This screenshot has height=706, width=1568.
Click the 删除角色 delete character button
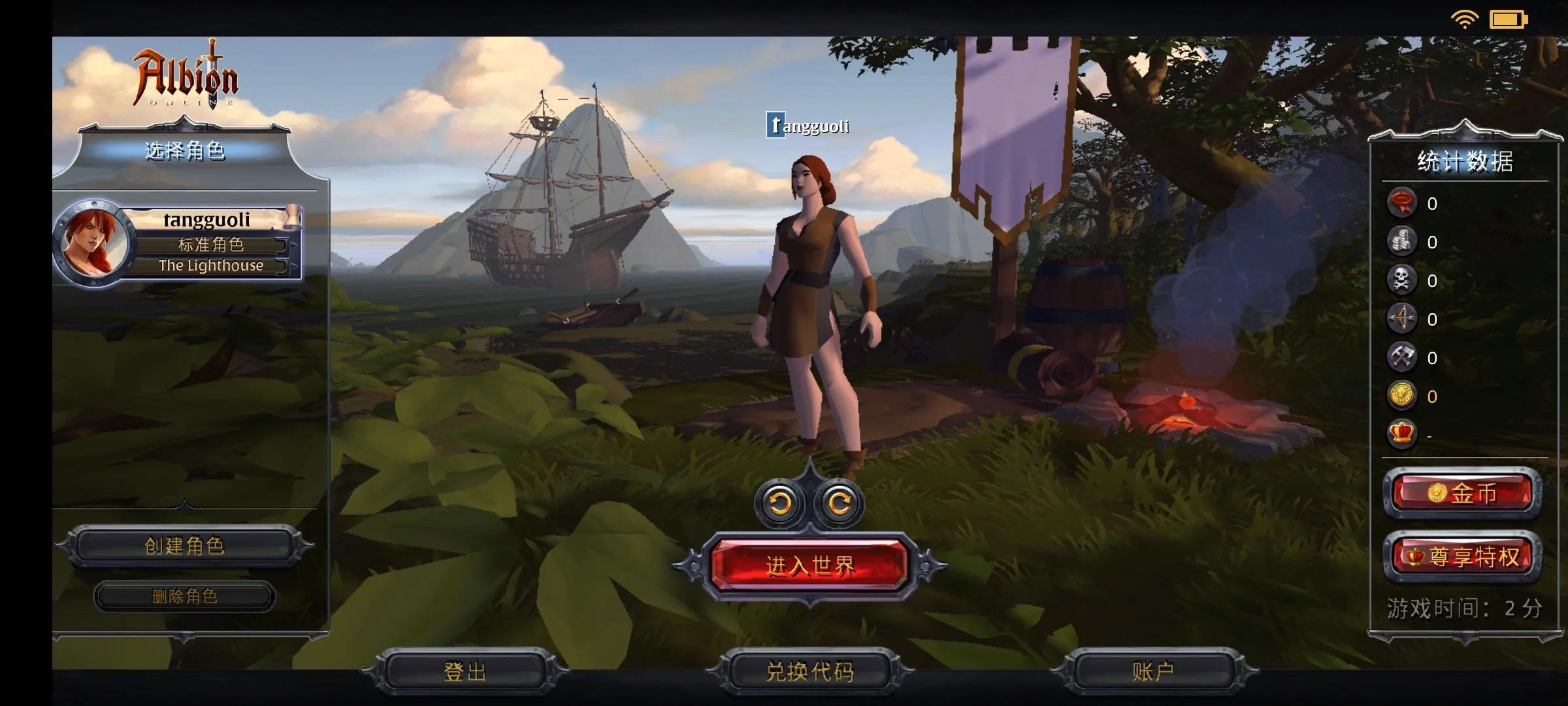coord(184,596)
